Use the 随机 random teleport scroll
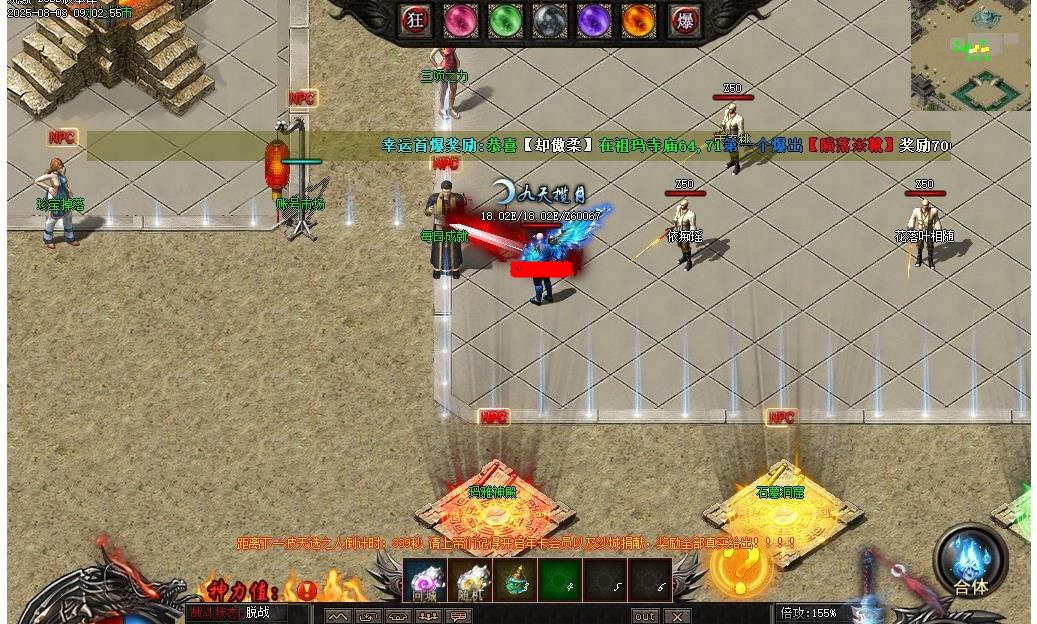Image resolution: width=1037 pixels, height=624 pixels. pyautogui.click(x=469, y=581)
